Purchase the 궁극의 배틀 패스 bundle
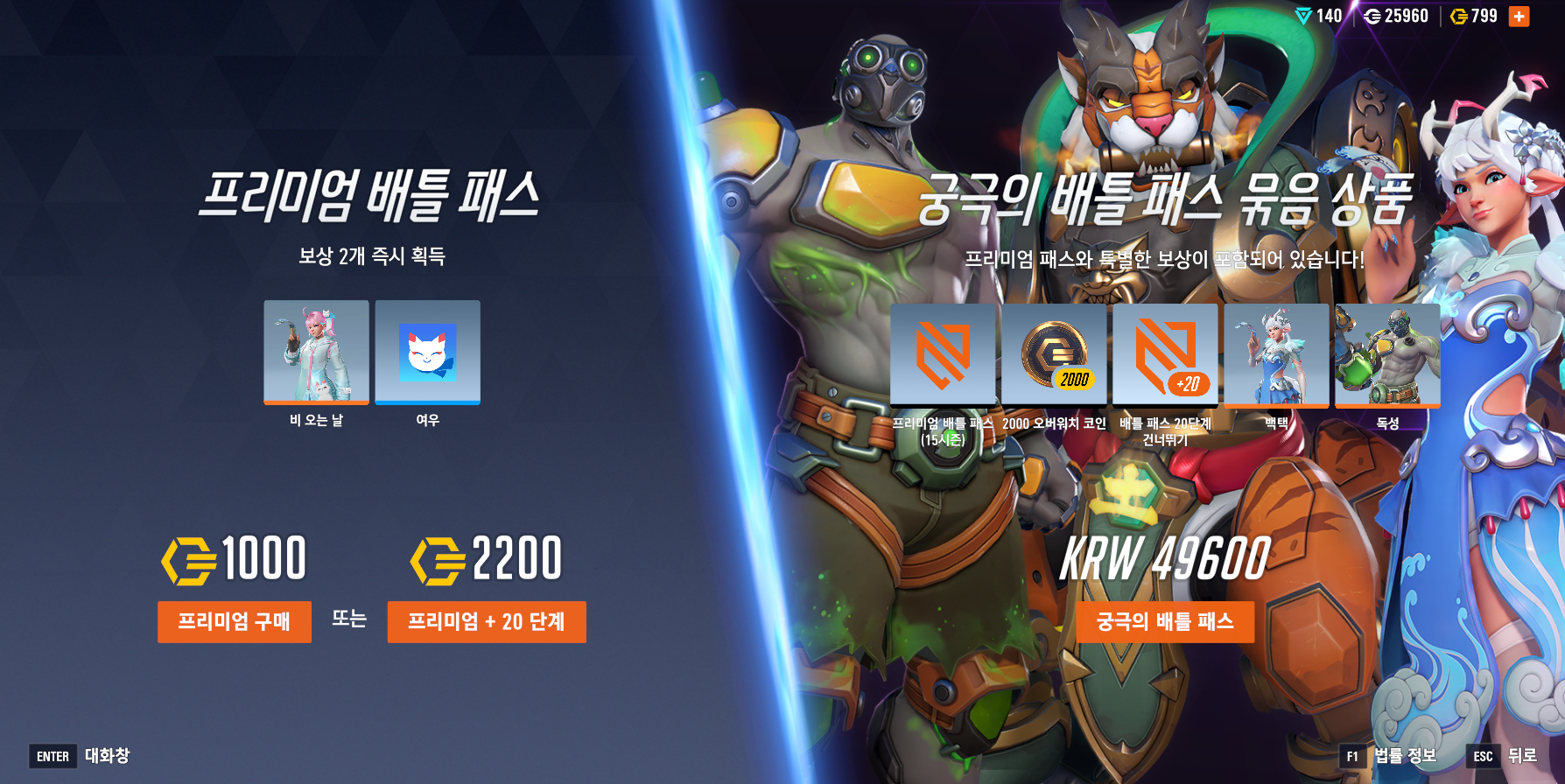The height and width of the screenshot is (784, 1565). (x=1166, y=622)
